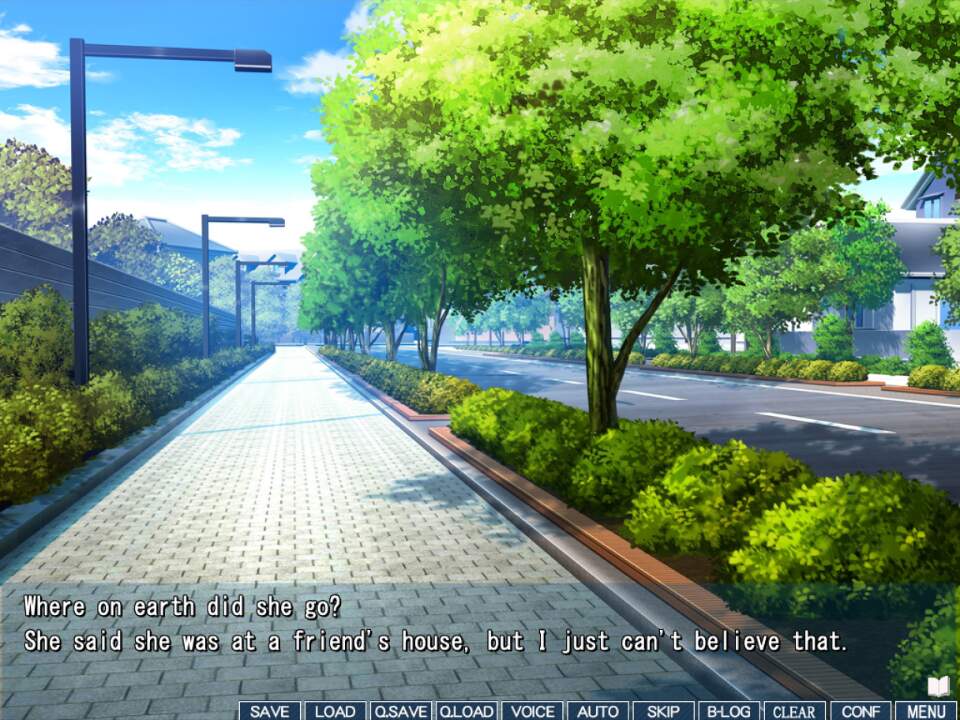Image resolution: width=960 pixels, height=720 pixels.
Task: Replay the line with VOICE
Action: (532, 711)
